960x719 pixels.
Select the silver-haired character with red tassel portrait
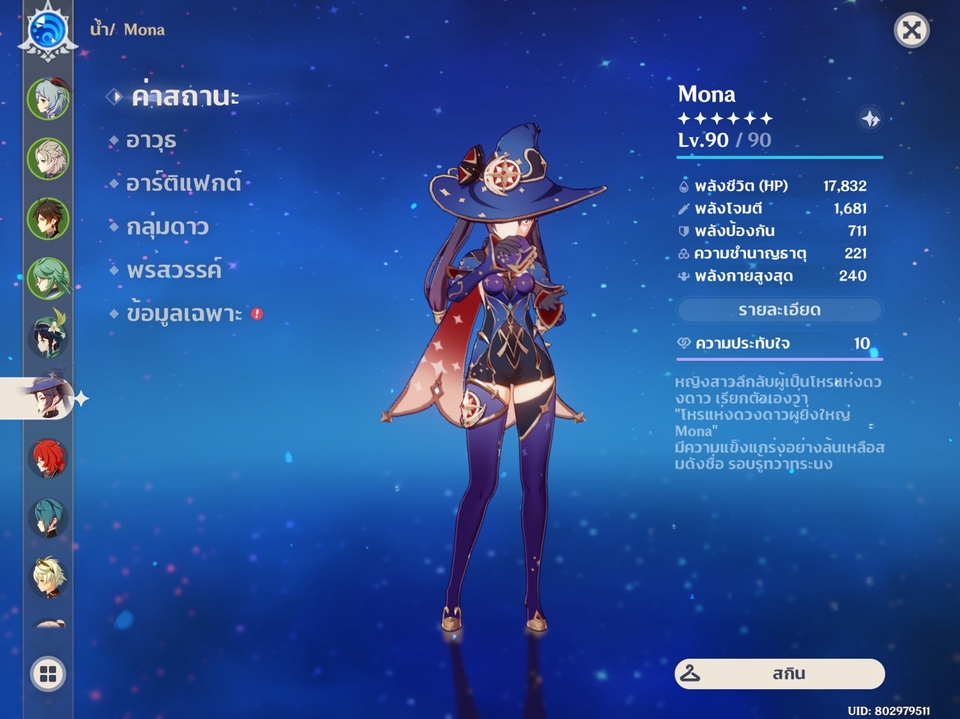[47, 98]
